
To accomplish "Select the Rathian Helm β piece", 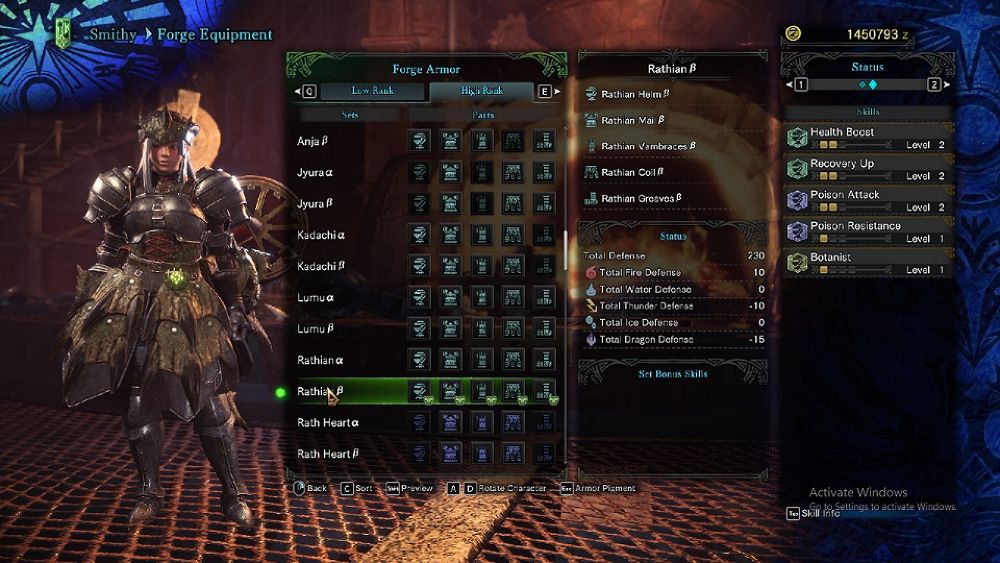I will point(635,95).
